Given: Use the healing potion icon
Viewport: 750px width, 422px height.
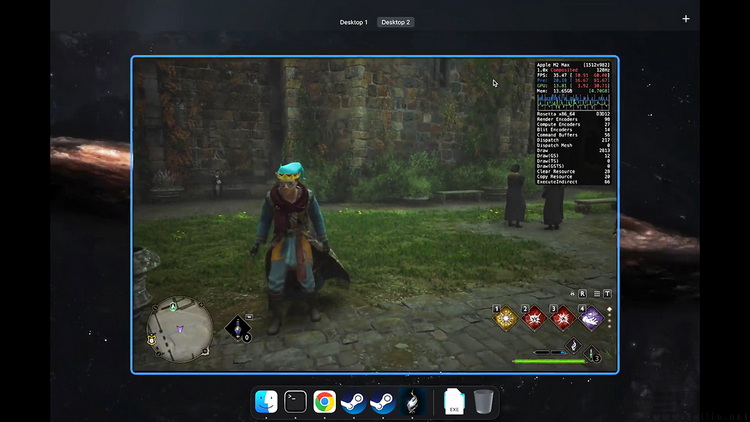Looking at the screenshot, I should [593, 352].
